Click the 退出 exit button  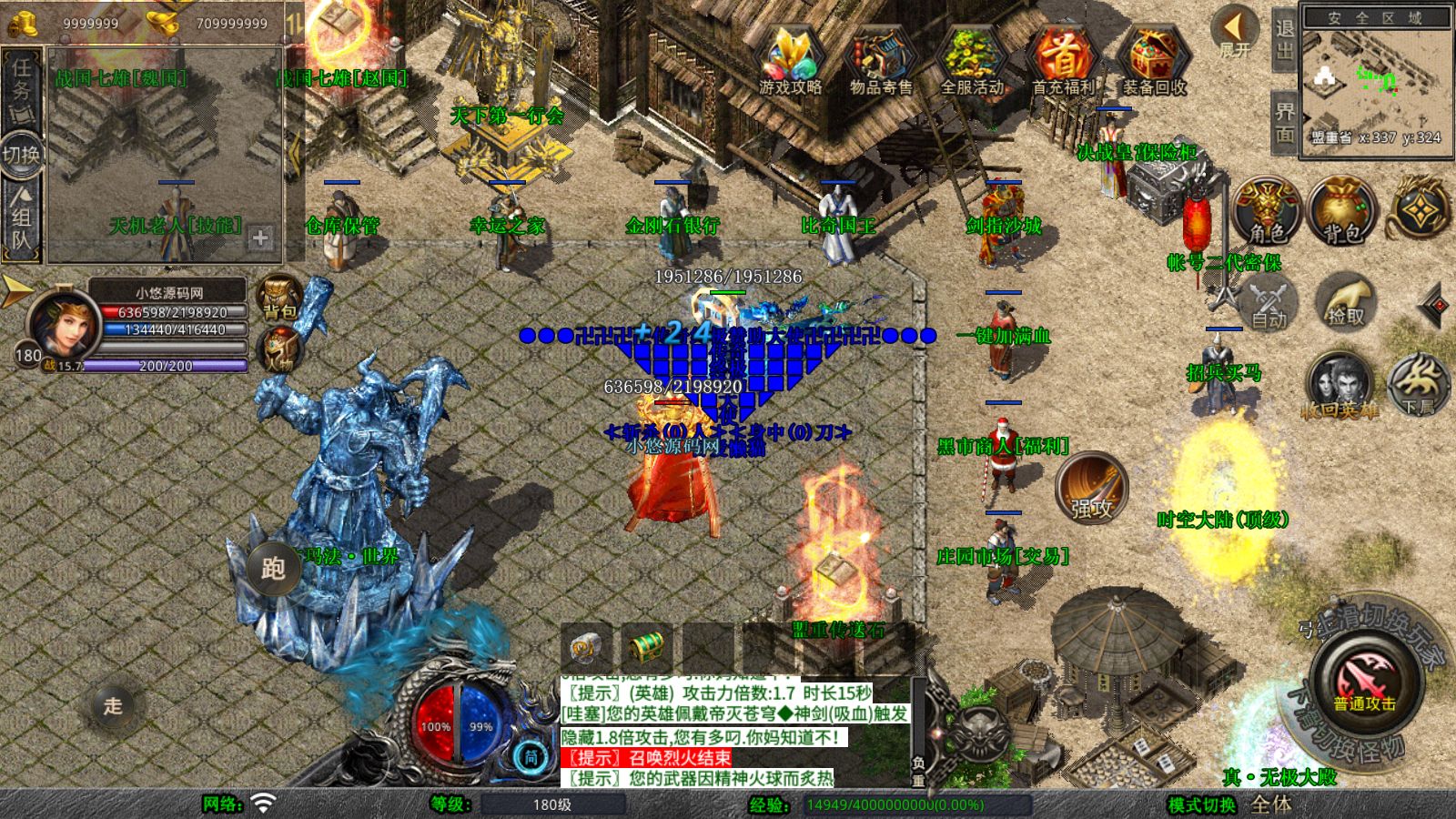(x=1284, y=40)
